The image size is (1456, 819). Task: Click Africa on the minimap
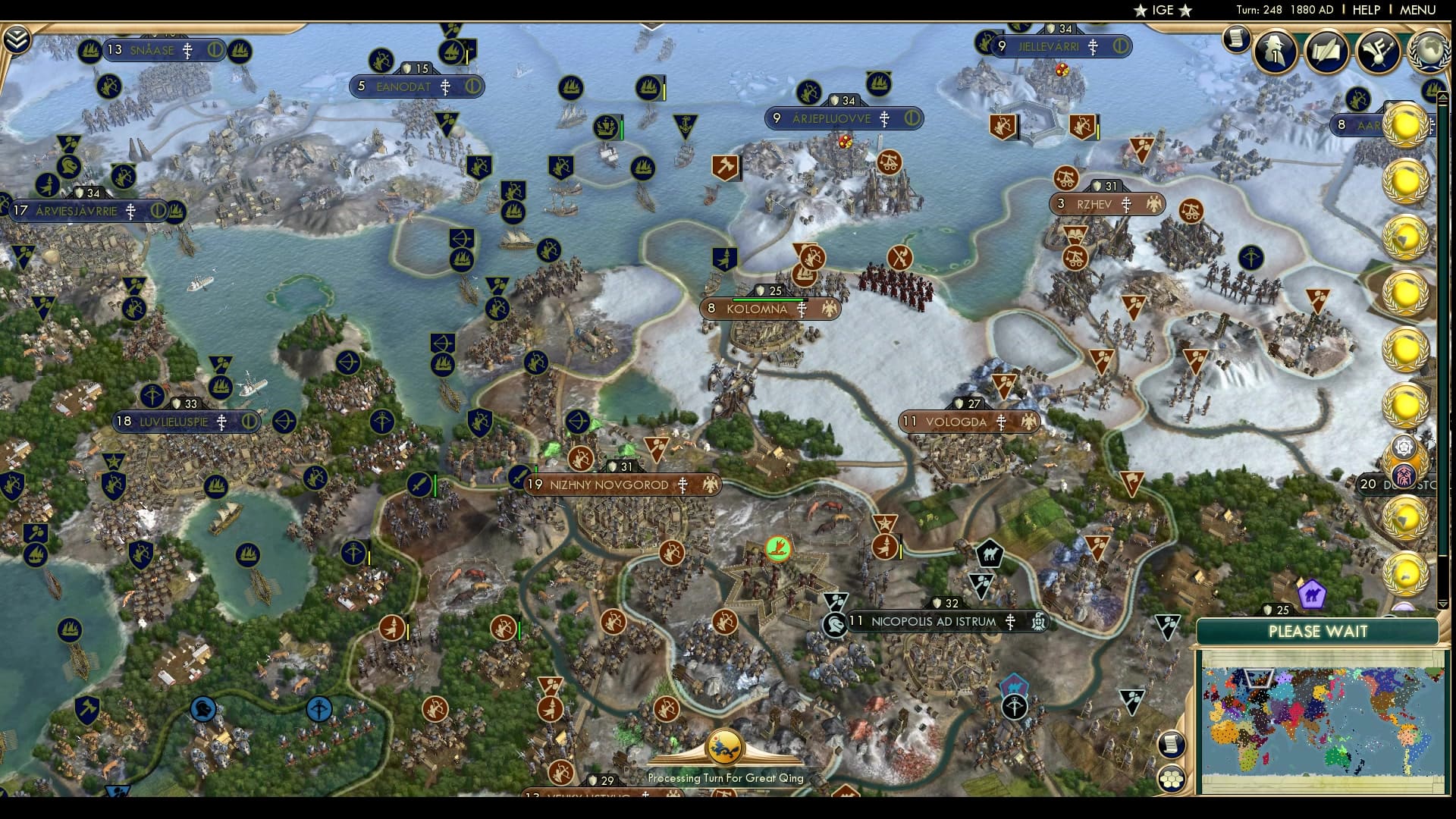pos(1244,745)
